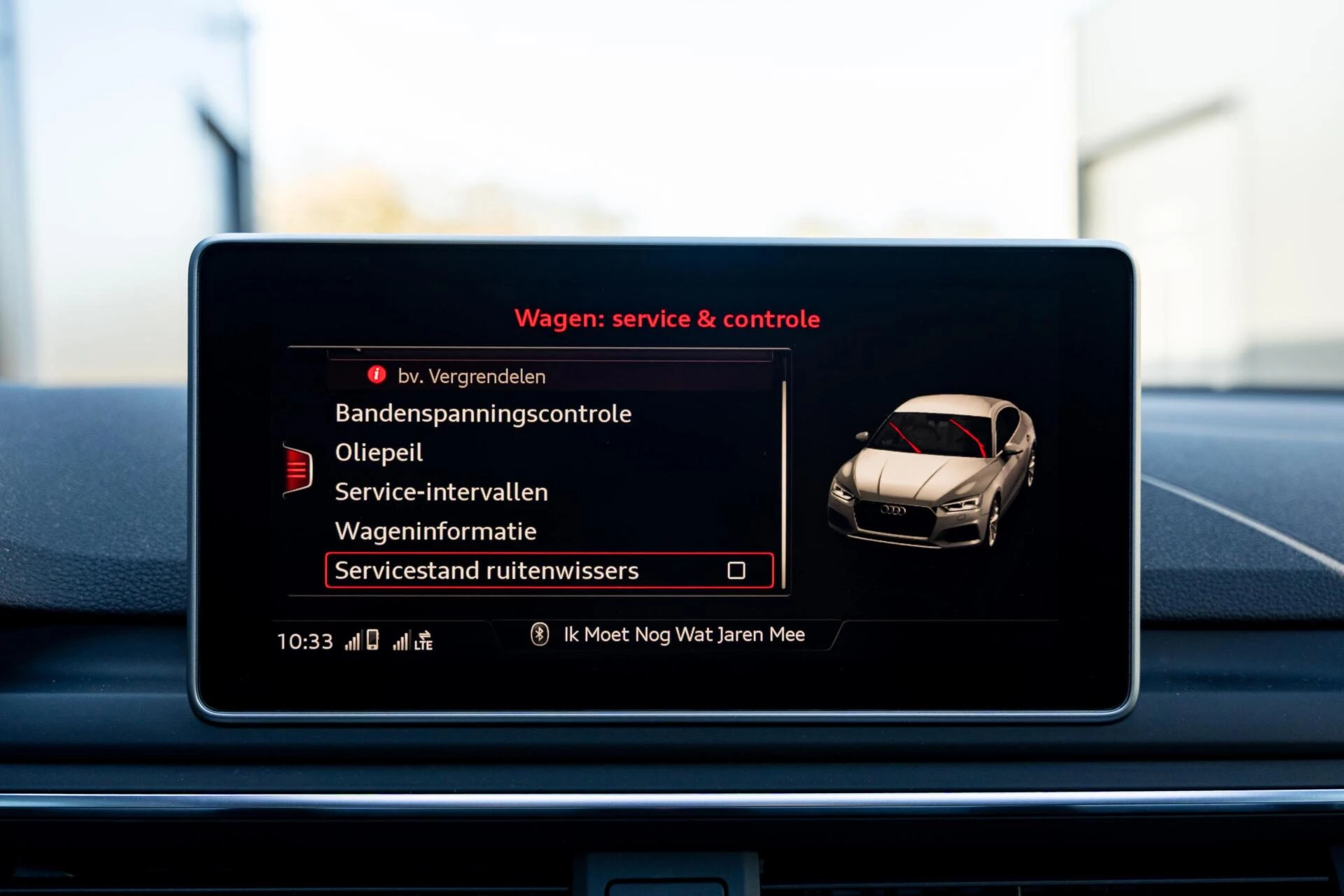Click the red info icon beside bv. Vergrendelen
1344x896 pixels.
(375, 376)
